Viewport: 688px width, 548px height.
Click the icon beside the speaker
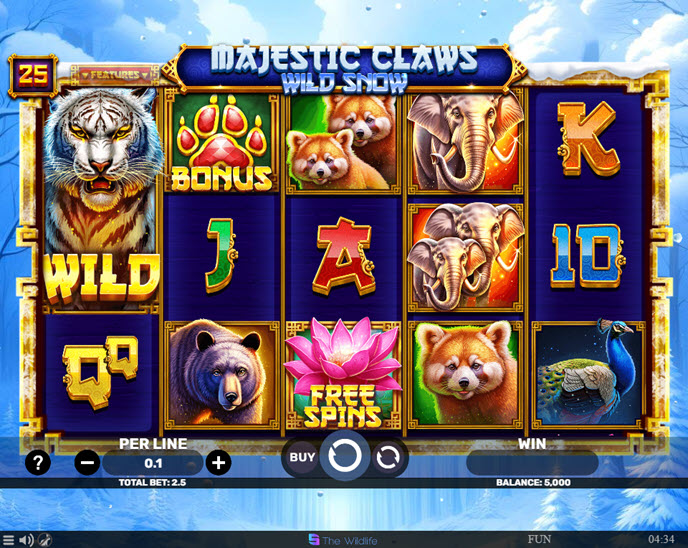(x=45, y=540)
